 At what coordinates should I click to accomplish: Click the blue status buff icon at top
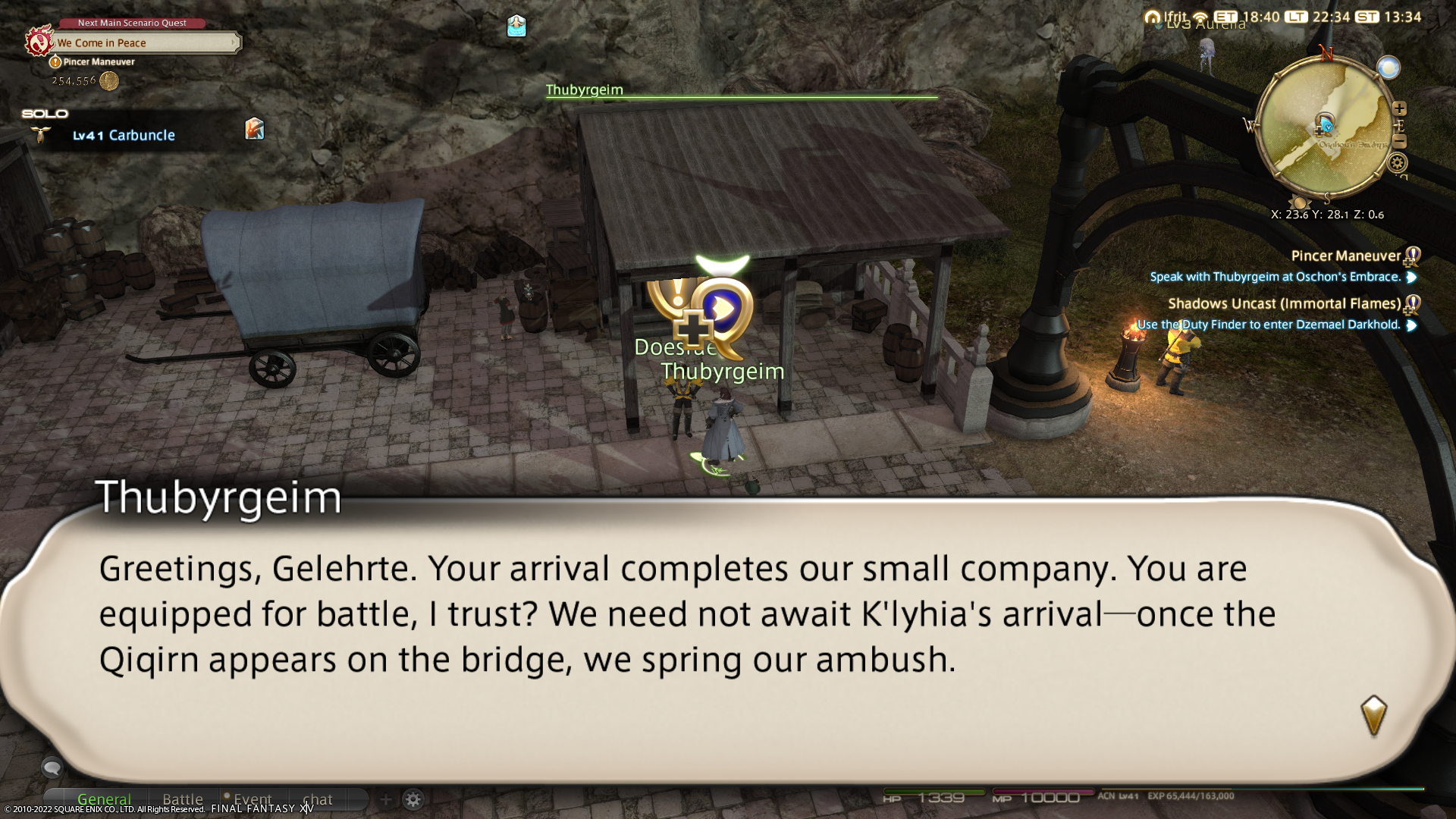click(x=516, y=27)
